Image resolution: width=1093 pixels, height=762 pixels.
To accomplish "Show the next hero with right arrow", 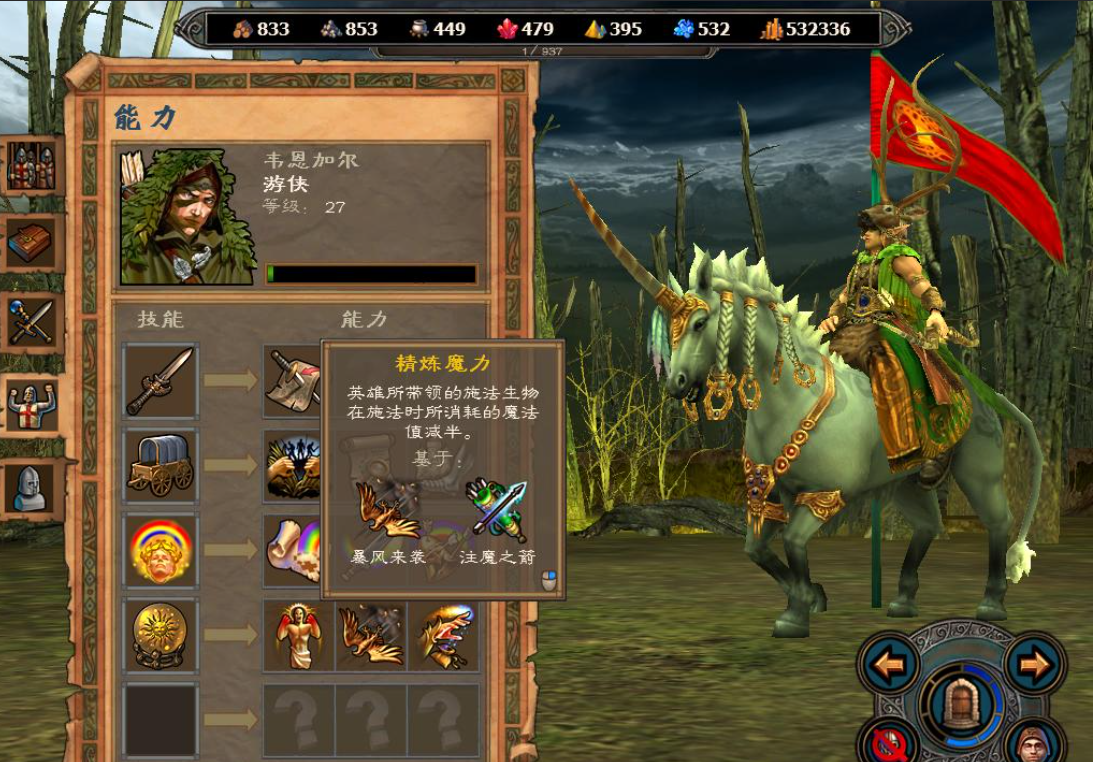I will pos(1036,664).
